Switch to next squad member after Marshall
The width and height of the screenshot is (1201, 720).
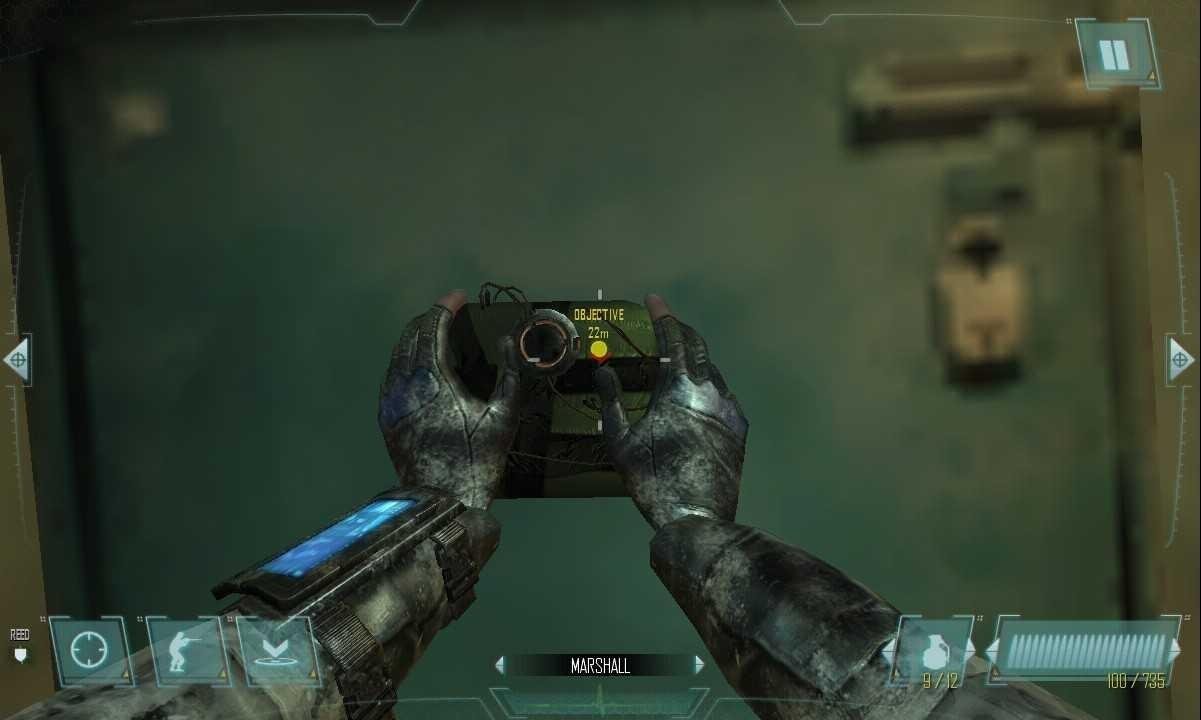click(x=699, y=665)
